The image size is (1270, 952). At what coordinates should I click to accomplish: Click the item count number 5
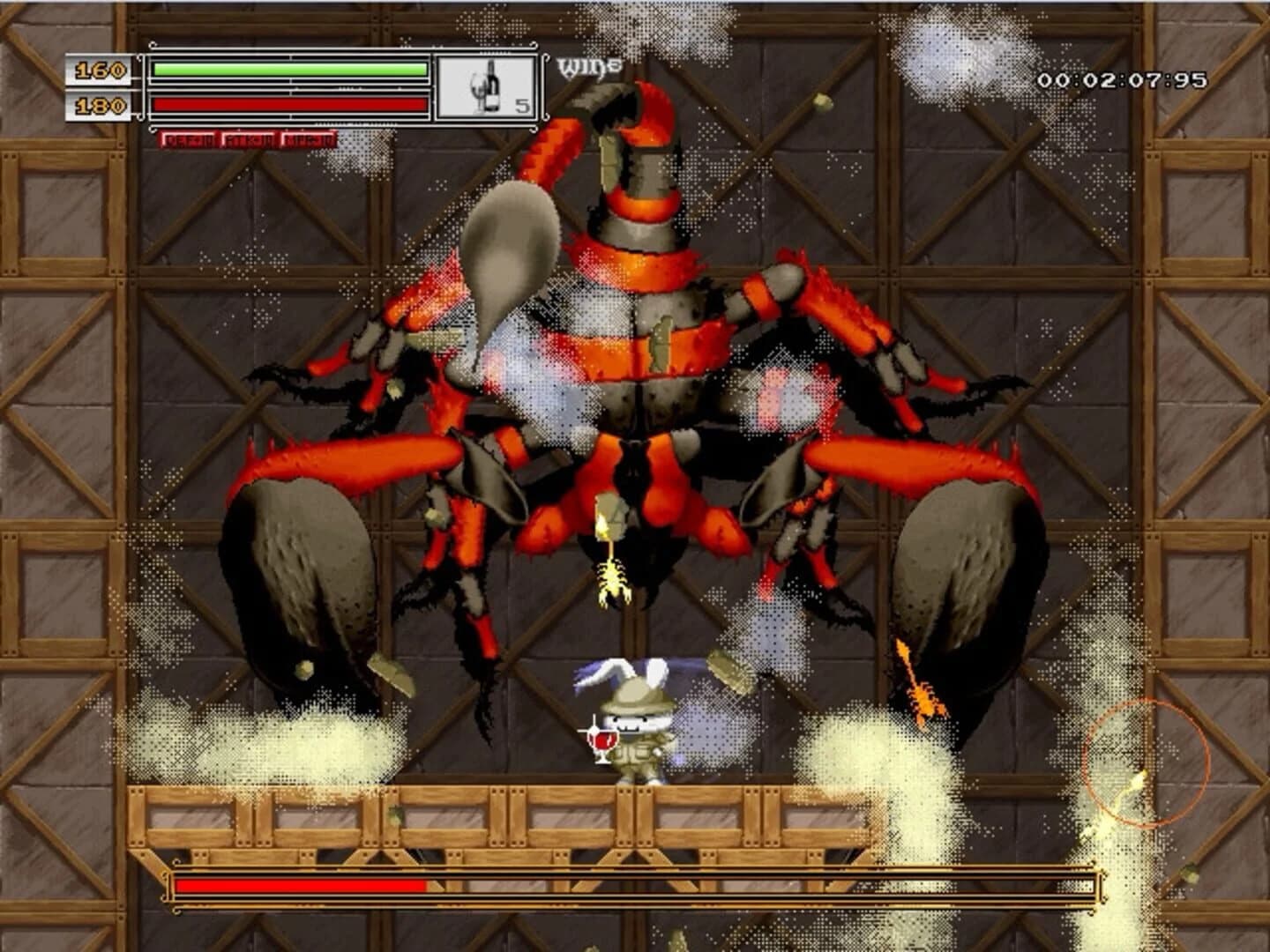523,106
